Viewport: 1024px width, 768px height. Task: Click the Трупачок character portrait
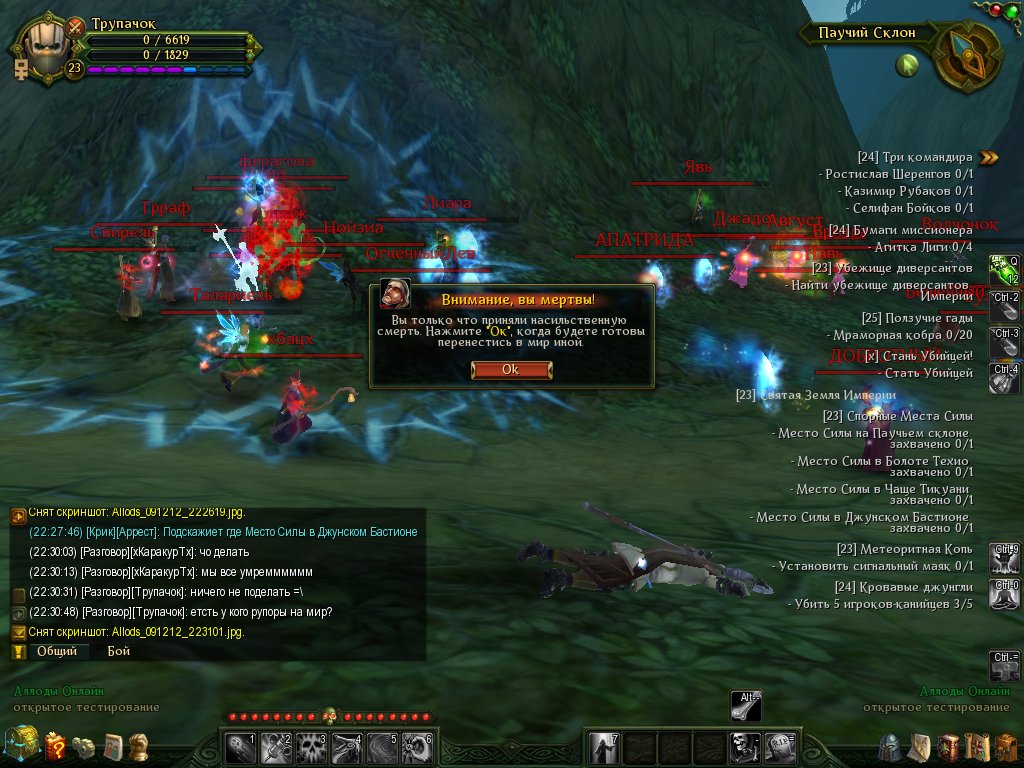(x=43, y=46)
